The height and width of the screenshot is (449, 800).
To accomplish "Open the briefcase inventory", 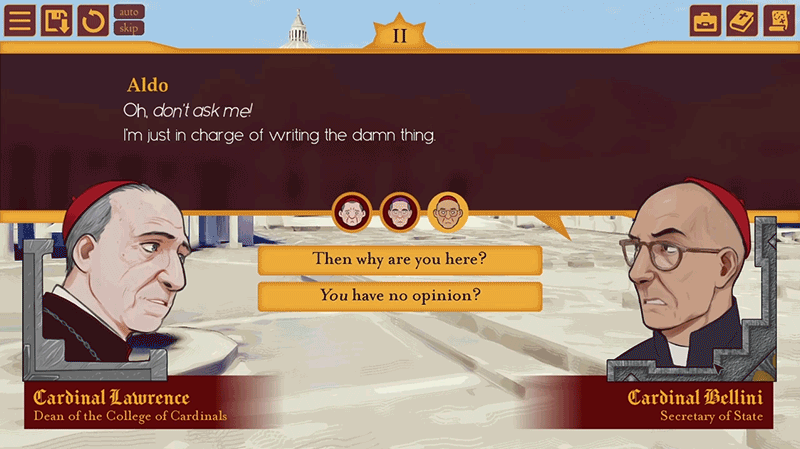I will pos(706,20).
